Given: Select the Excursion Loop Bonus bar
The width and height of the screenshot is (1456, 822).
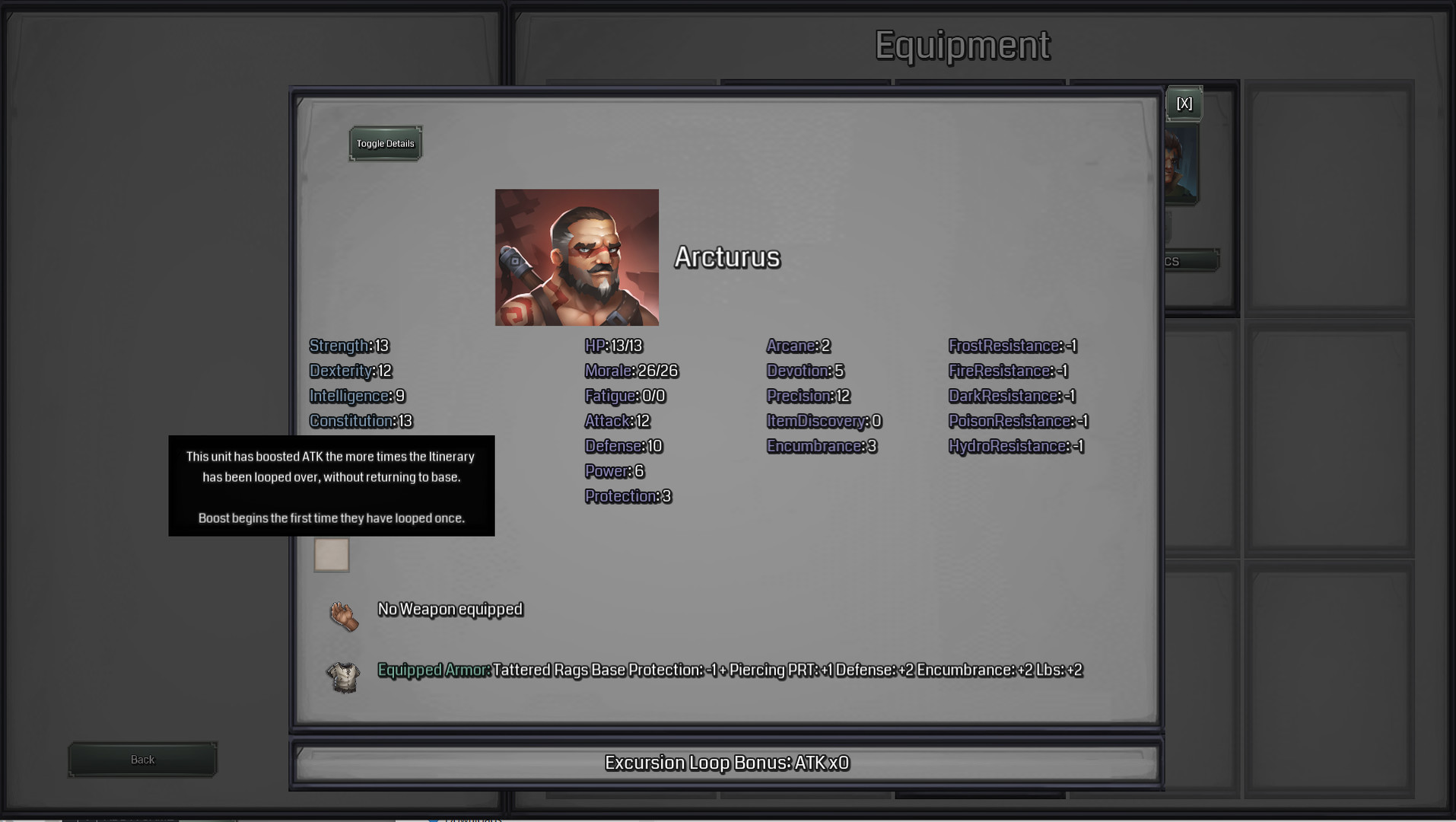Looking at the screenshot, I should pos(728,762).
